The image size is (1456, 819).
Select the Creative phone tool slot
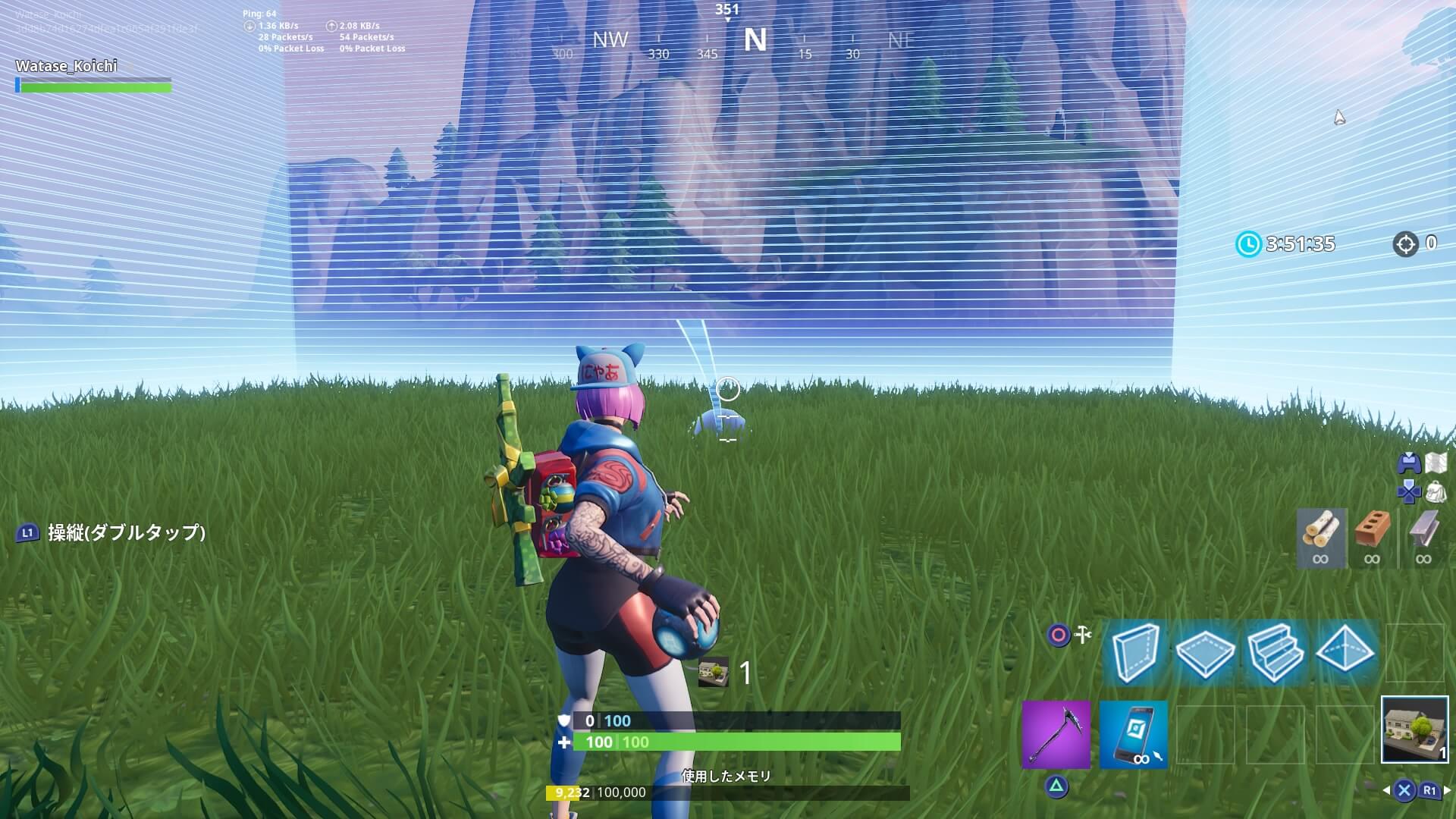click(x=1133, y=734)
